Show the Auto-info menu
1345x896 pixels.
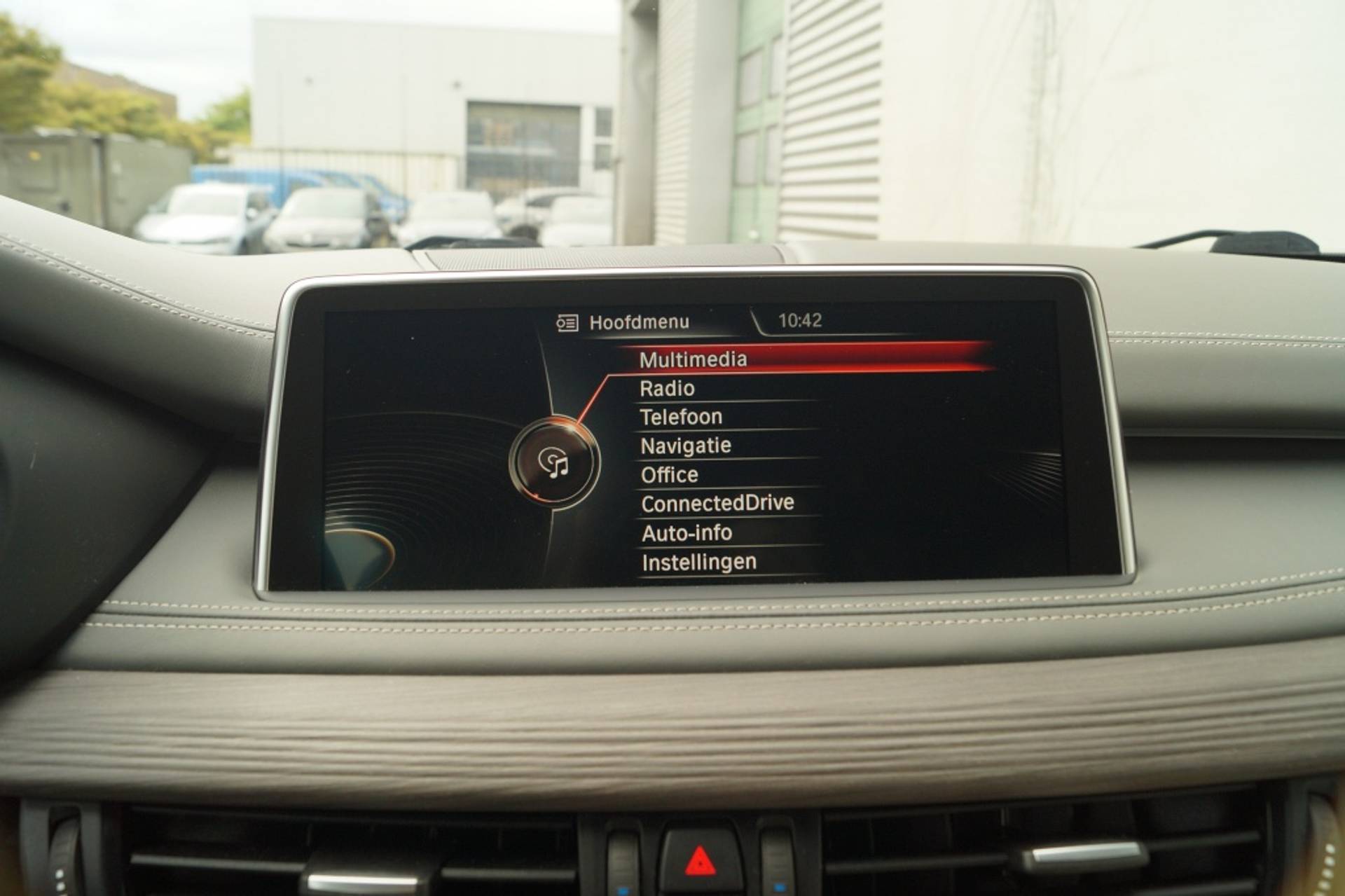tap(687, 533)
